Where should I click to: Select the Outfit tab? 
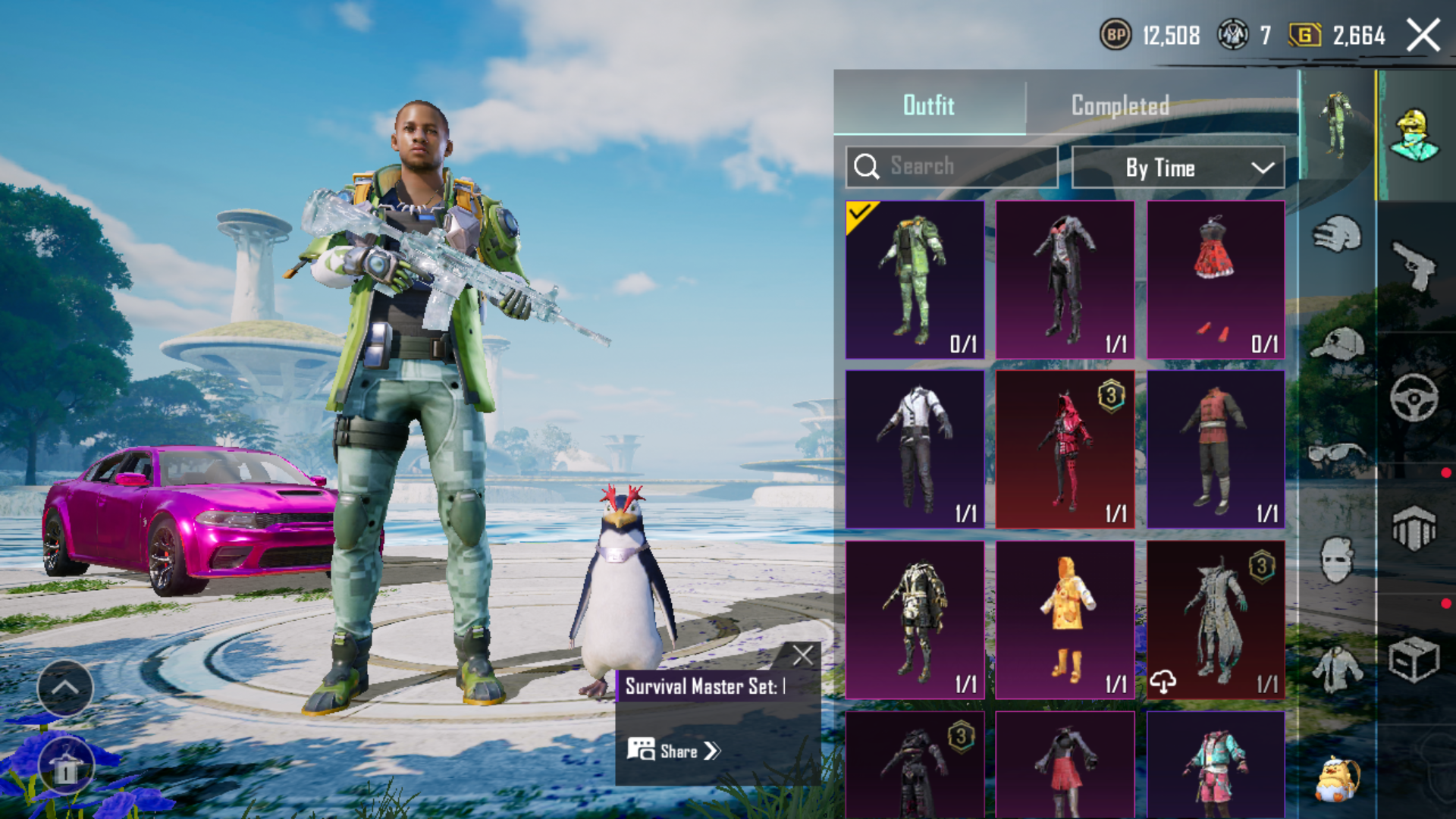(x=929, y=105)
